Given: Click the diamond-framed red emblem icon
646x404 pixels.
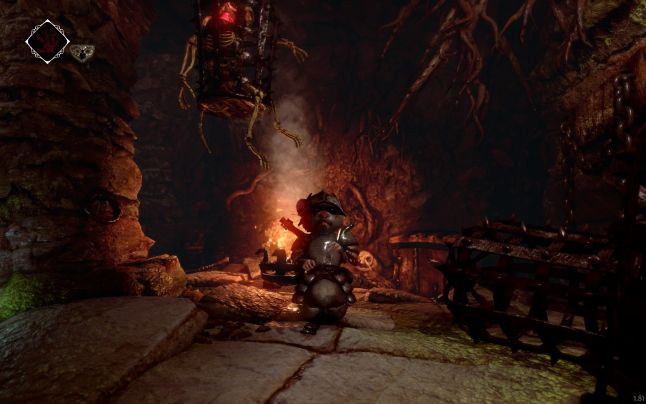Looking at the screenshot, I should (x=46, y=41).
